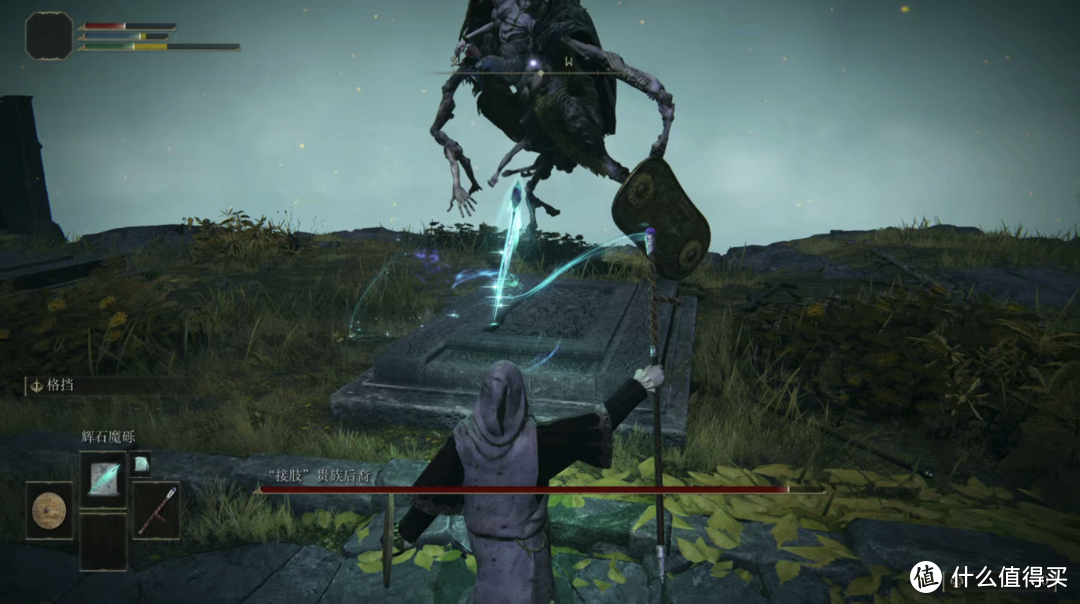The image size is (1080, 604).
Task: Open the 什么值得买 watermark logo
Action: [926, 576]
